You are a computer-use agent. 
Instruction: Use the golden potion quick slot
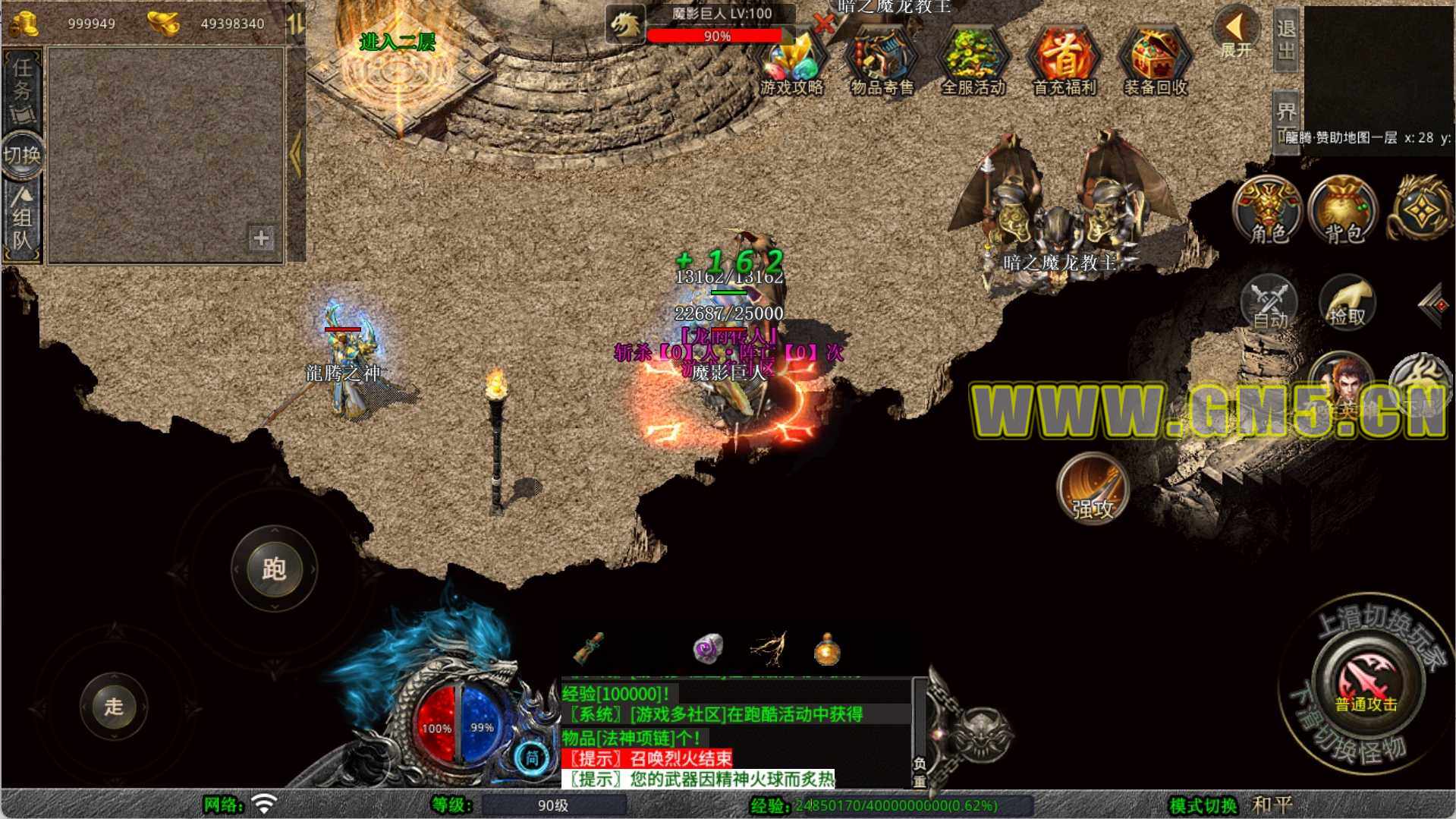tap(826, 650)
